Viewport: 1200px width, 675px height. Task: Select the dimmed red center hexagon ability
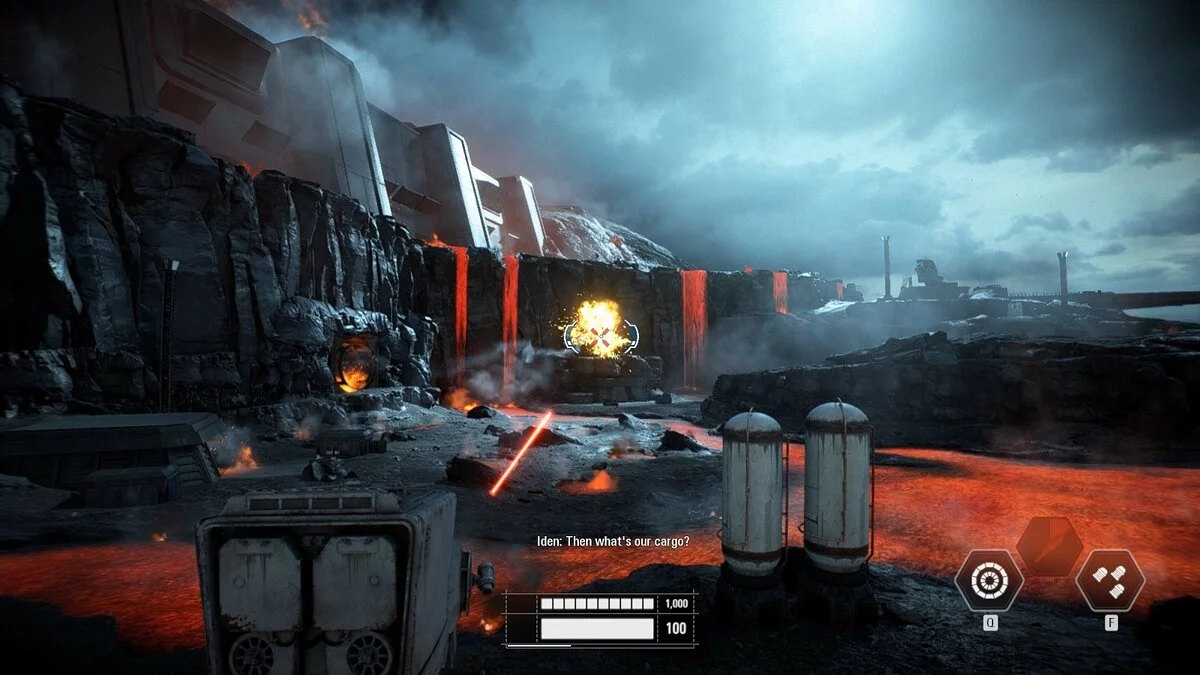(x=1049, y=546)
